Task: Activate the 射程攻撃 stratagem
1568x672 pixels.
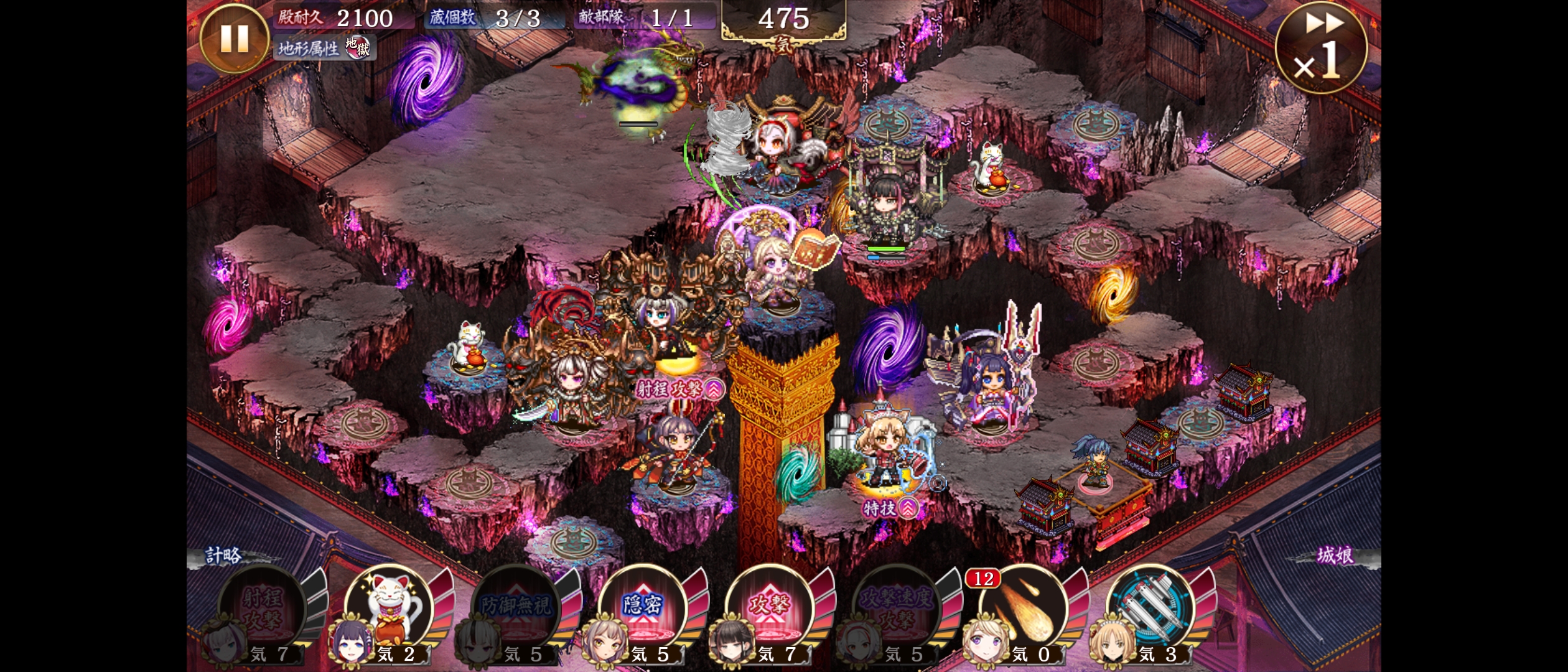Action: pos(263,609)
